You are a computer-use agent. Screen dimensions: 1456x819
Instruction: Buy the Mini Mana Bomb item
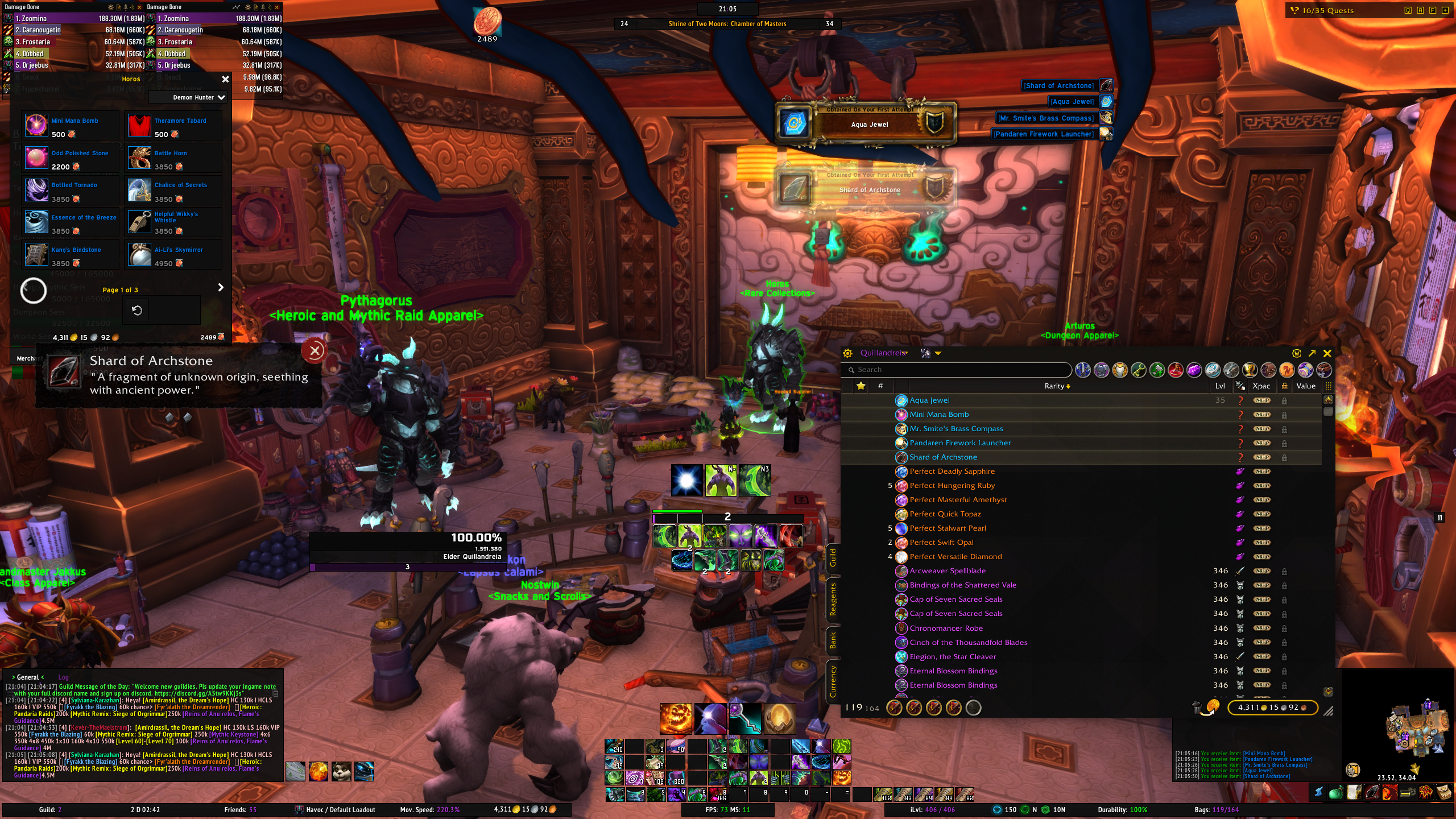tap(36, 125)
